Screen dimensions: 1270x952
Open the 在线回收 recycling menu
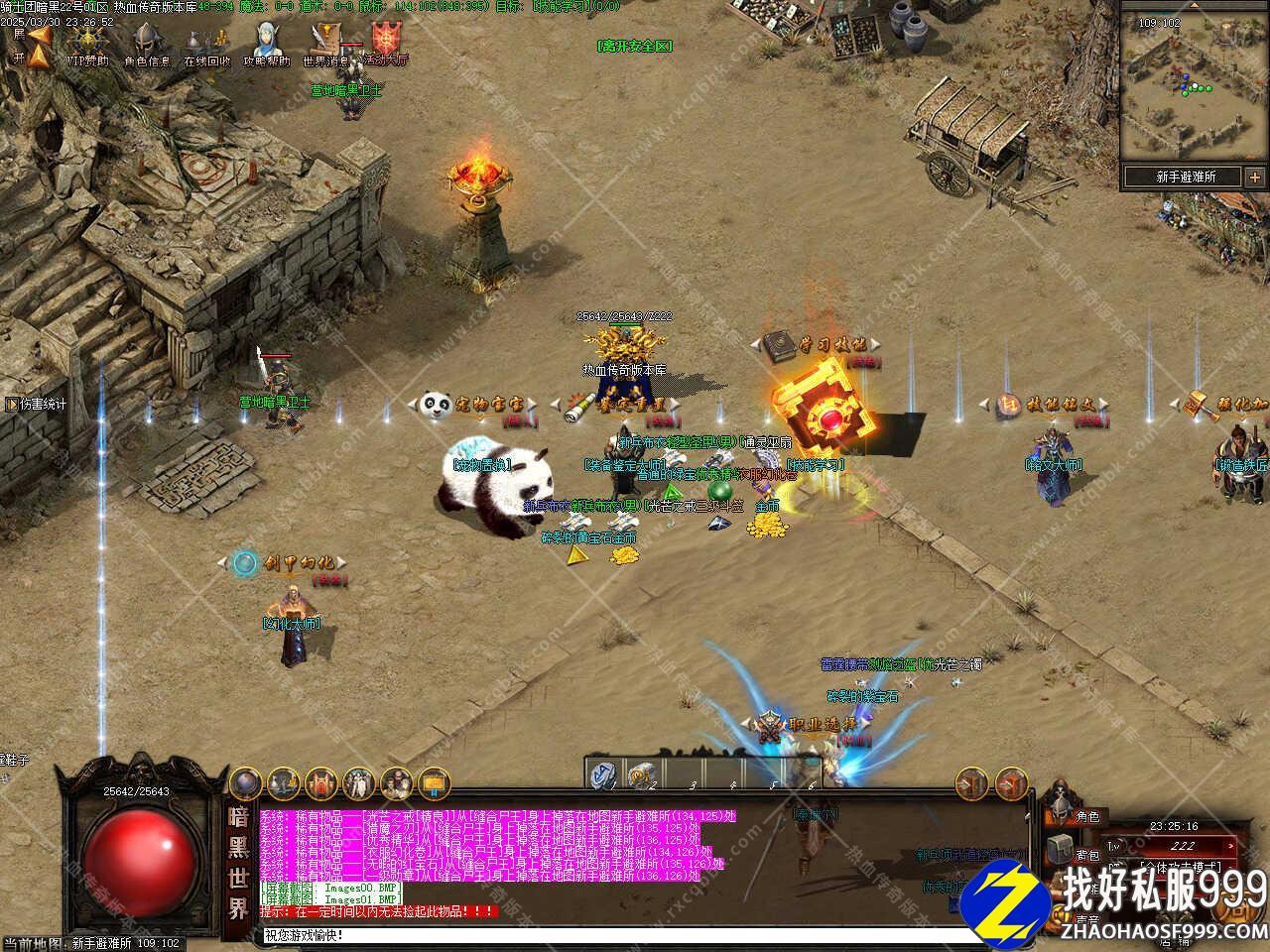point(206,45)
